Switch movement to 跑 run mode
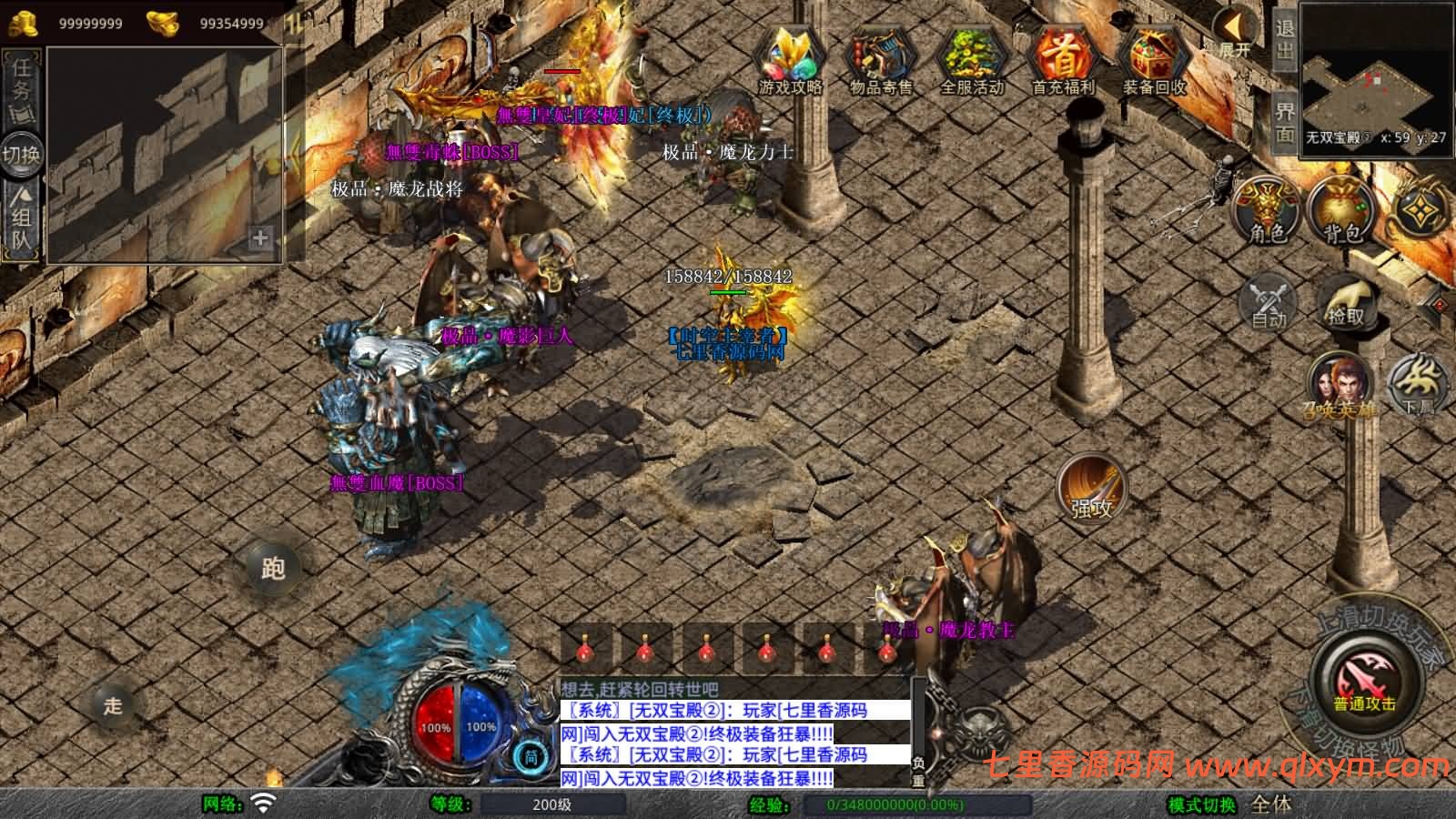 (273, 568)
